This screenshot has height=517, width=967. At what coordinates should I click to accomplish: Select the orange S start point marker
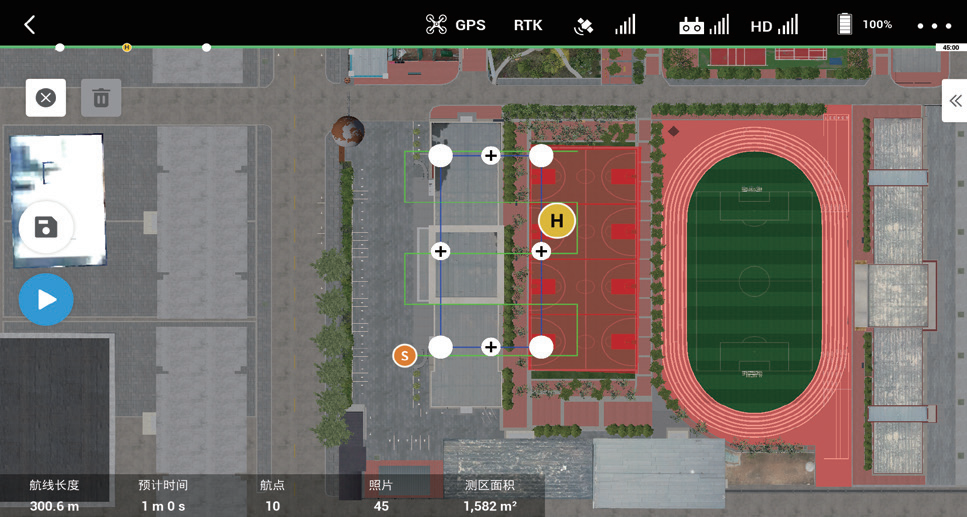click(404, 355)
